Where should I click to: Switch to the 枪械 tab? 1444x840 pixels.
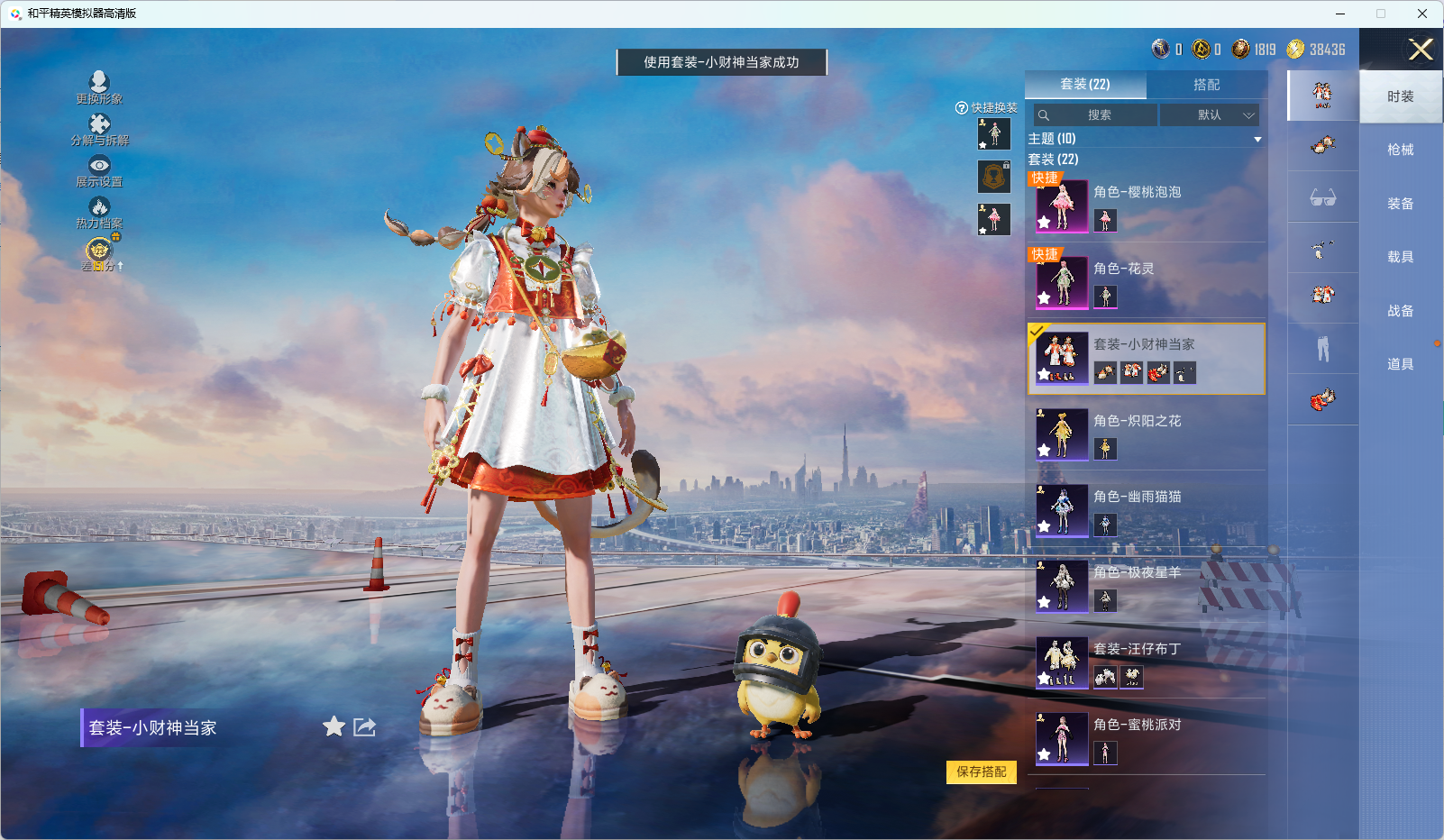(x=1400, y=150)
